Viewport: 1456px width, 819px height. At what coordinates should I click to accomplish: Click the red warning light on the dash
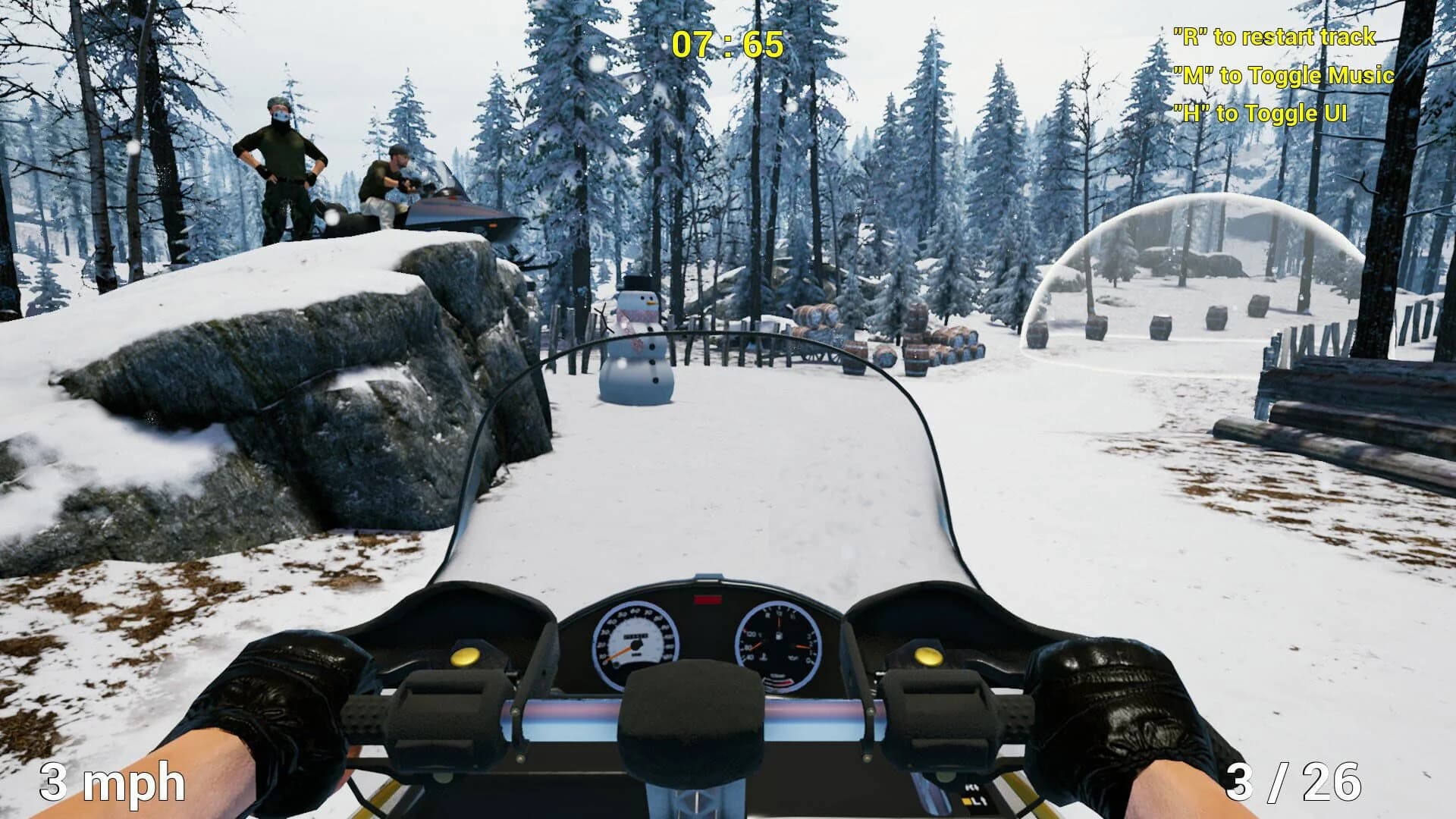[x=708, y=601]
